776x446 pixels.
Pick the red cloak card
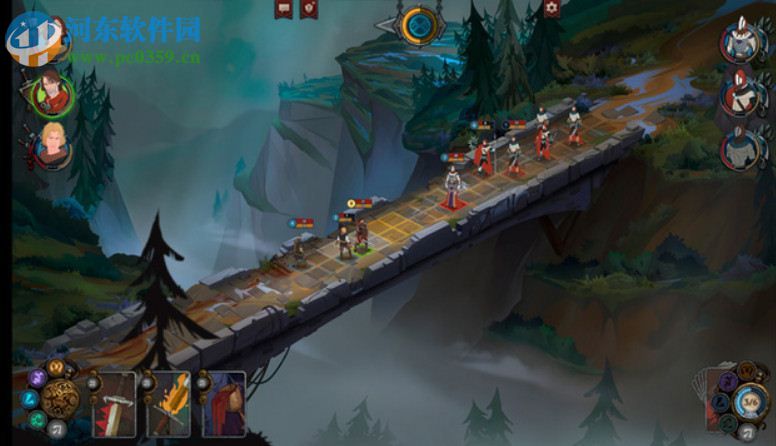click(x=224, y=404)
